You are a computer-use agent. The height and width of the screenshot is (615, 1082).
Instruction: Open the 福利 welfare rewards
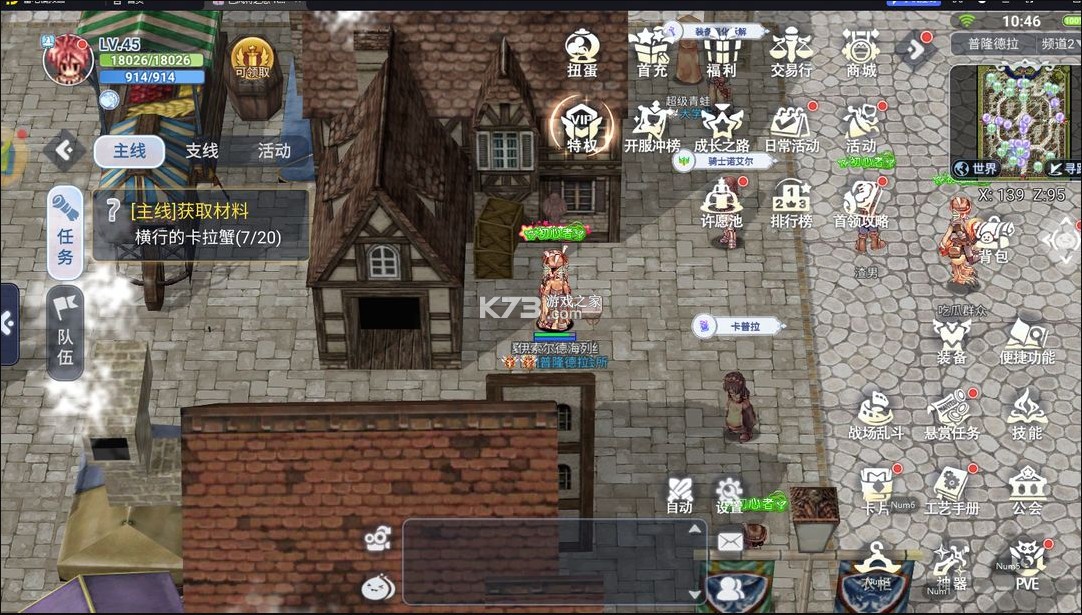(x=720, y=54)
